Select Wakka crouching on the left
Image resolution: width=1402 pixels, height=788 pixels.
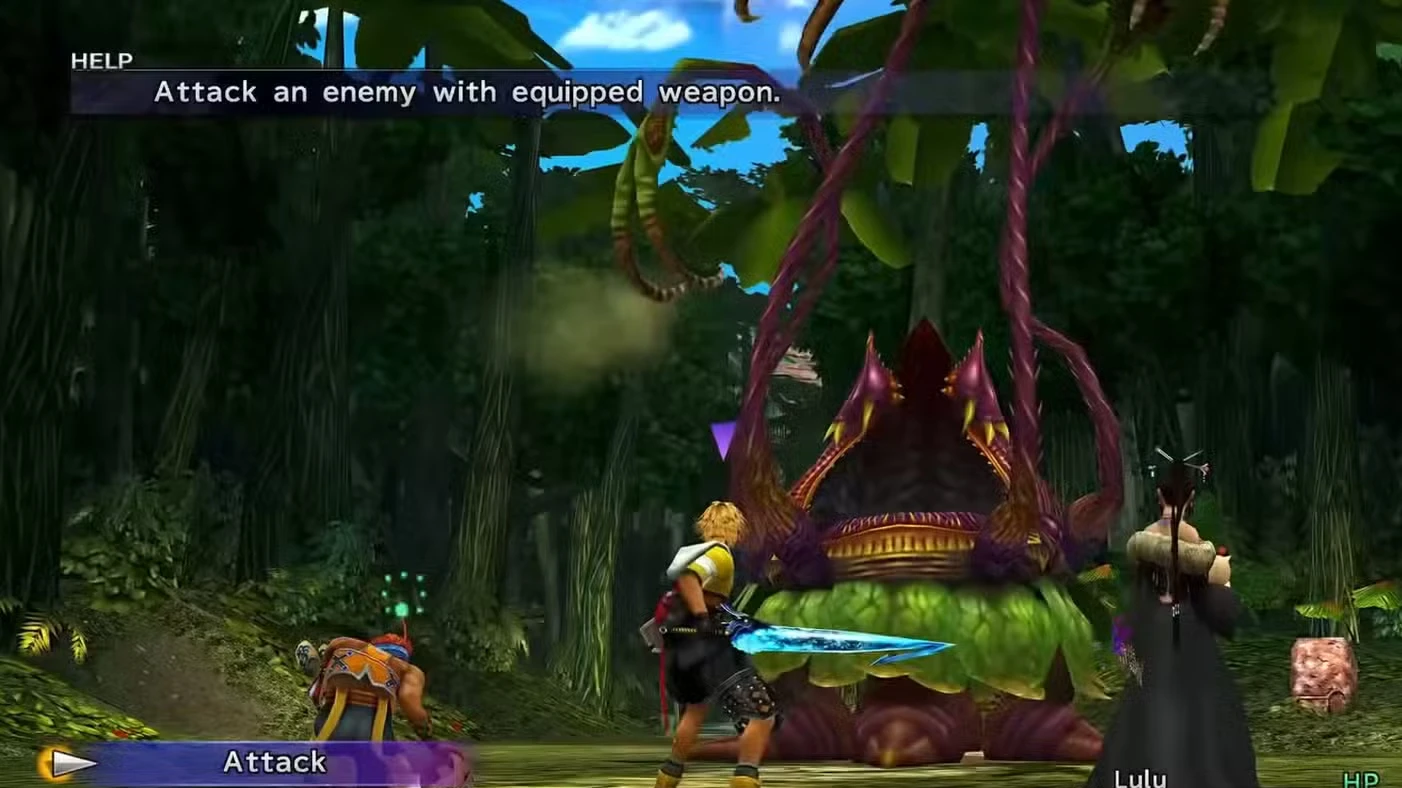pyautogui.click(x=360, y=675)
